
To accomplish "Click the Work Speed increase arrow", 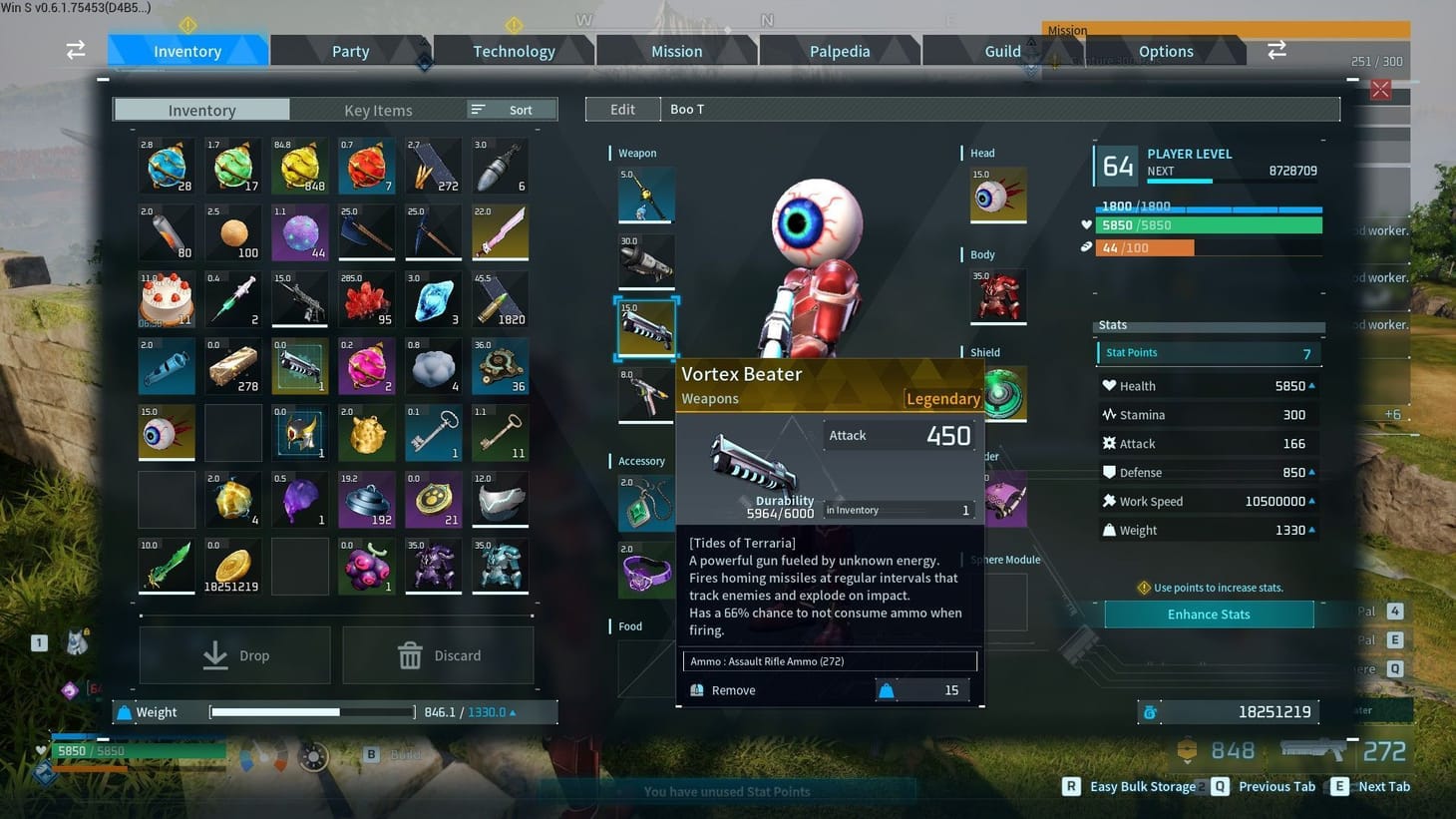I will [1309, 501].
